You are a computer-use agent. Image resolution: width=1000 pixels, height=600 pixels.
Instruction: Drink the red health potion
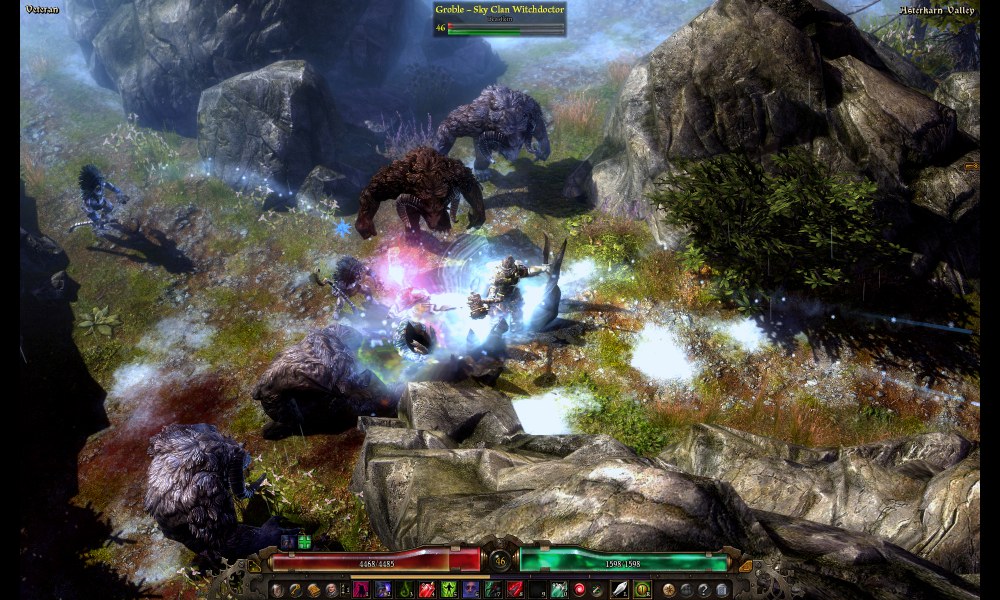580,590
